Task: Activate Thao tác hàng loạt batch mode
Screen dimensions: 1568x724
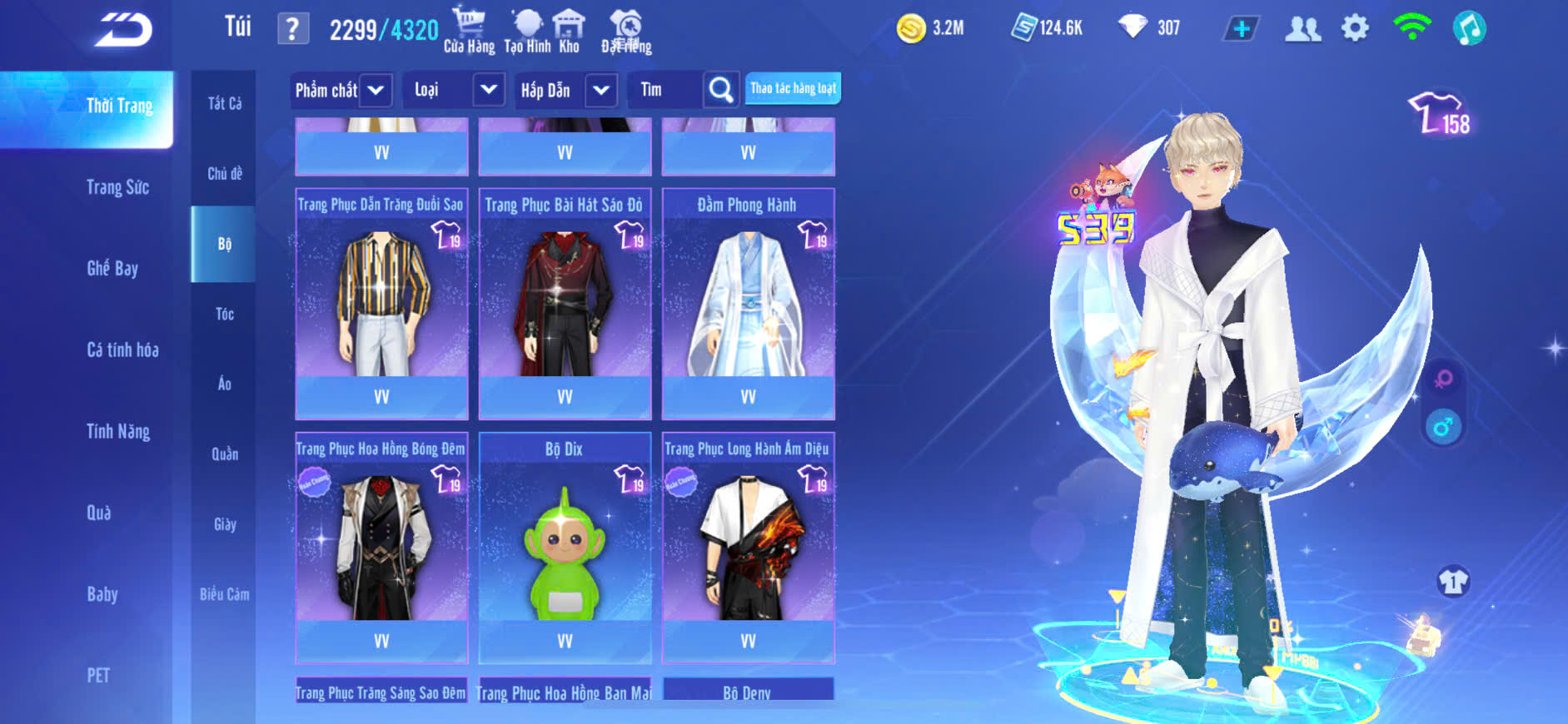Action: (x=793, y=88)
